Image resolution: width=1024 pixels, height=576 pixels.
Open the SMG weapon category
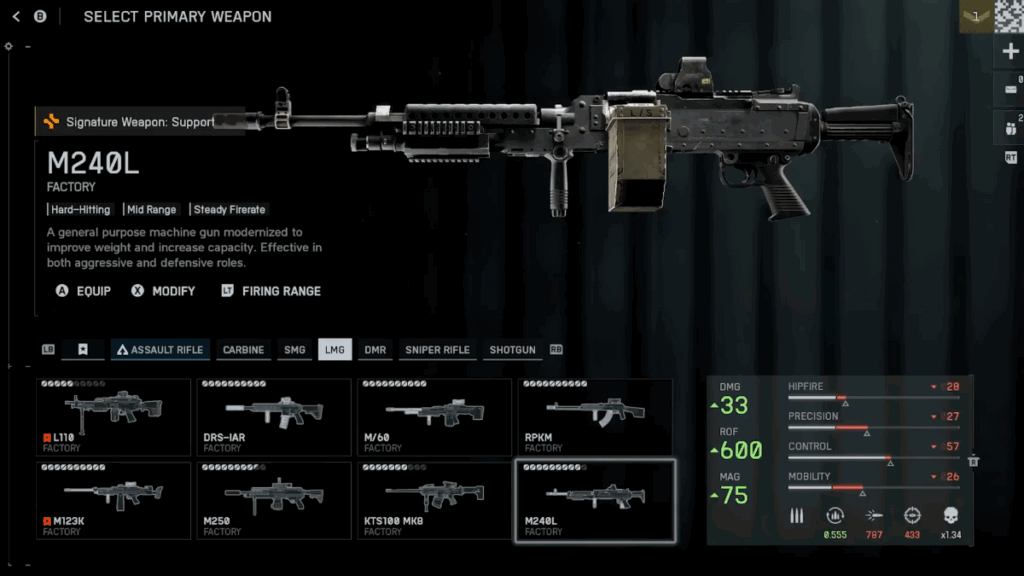coord(294,350)
